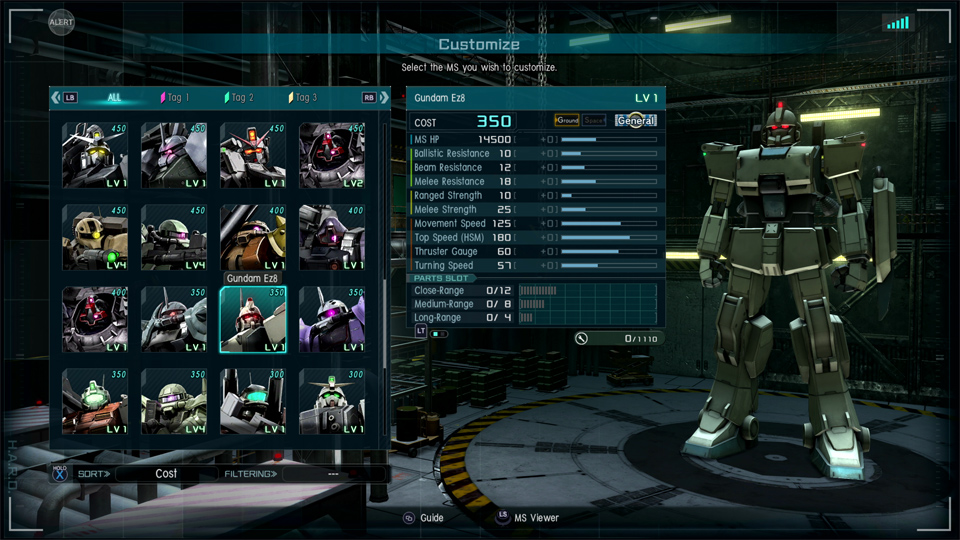Pick the tan LV4 suit with green eye
Image resolution: width=960 pixels, height=540 pixels.
coord(95,238)
